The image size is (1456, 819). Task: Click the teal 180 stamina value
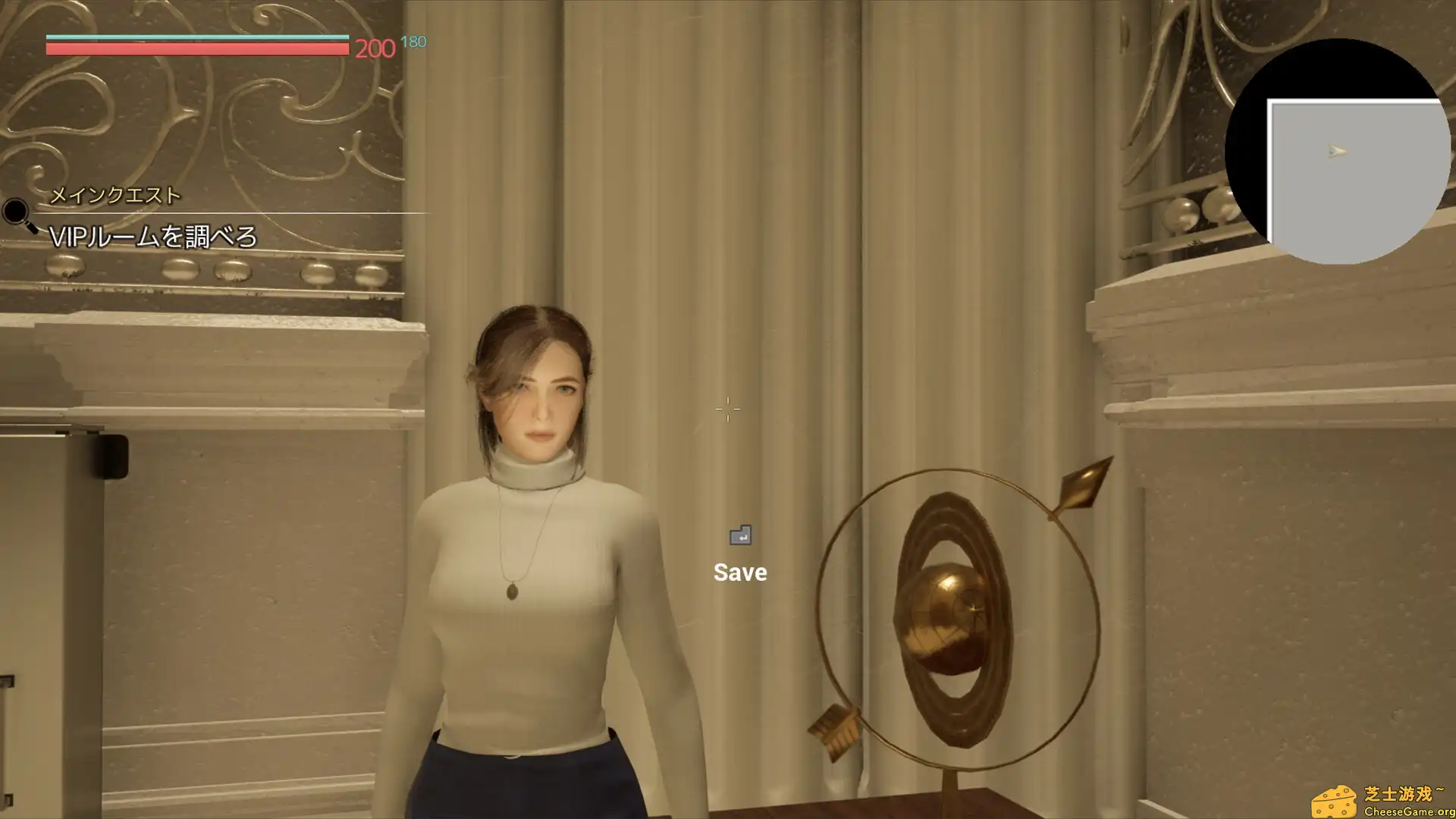click(413, 42)
